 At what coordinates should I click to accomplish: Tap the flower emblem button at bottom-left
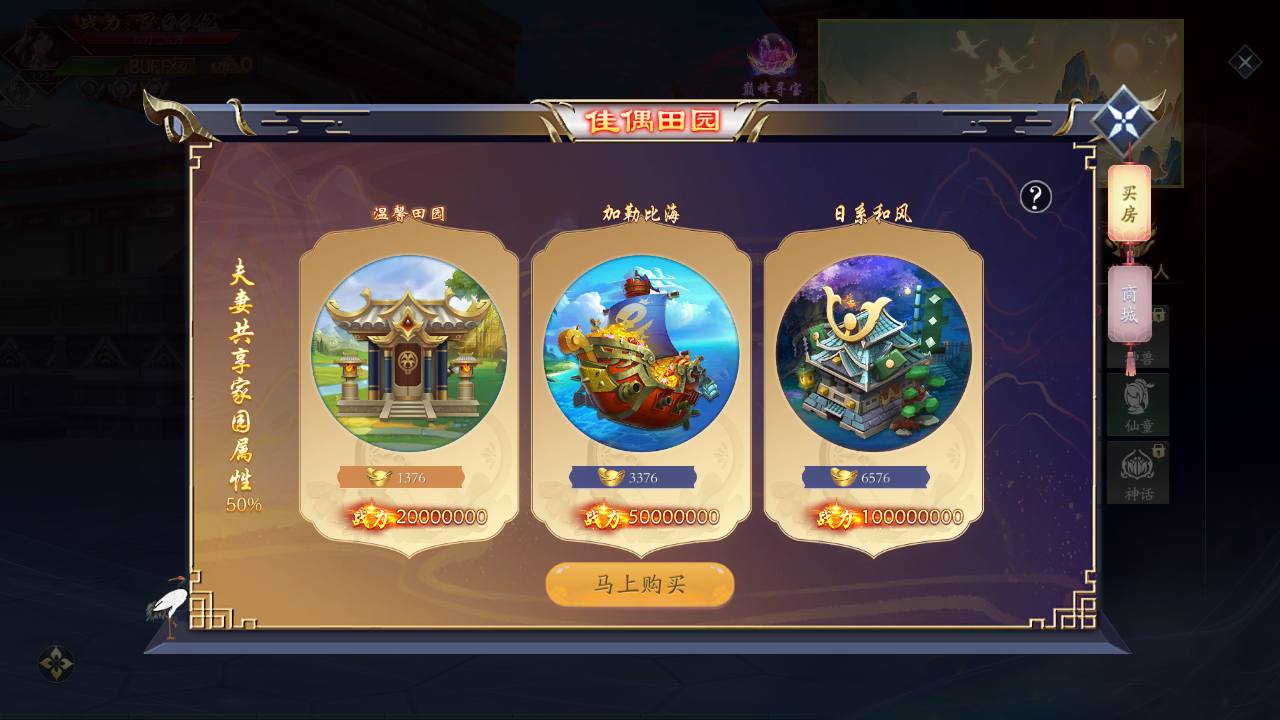[x=56, y=663]
